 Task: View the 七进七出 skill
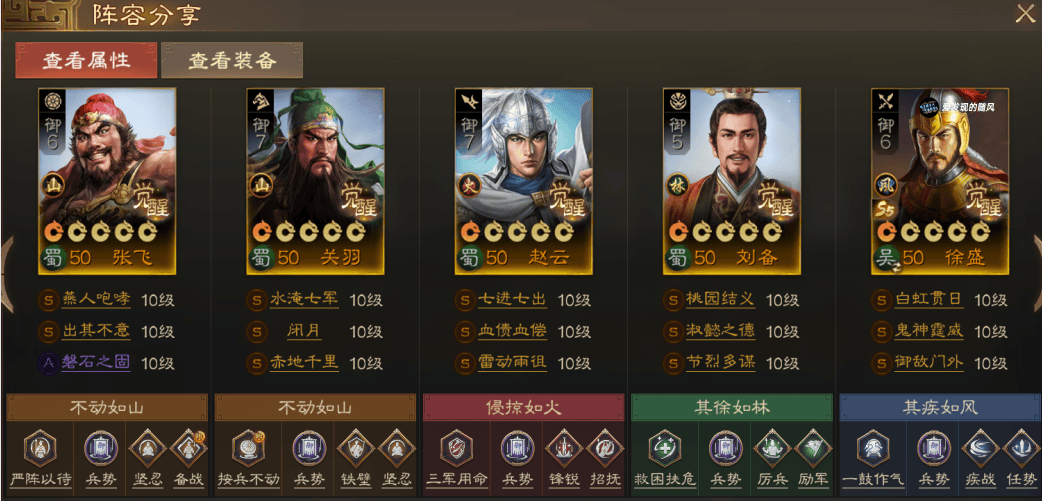click(512, 300)
